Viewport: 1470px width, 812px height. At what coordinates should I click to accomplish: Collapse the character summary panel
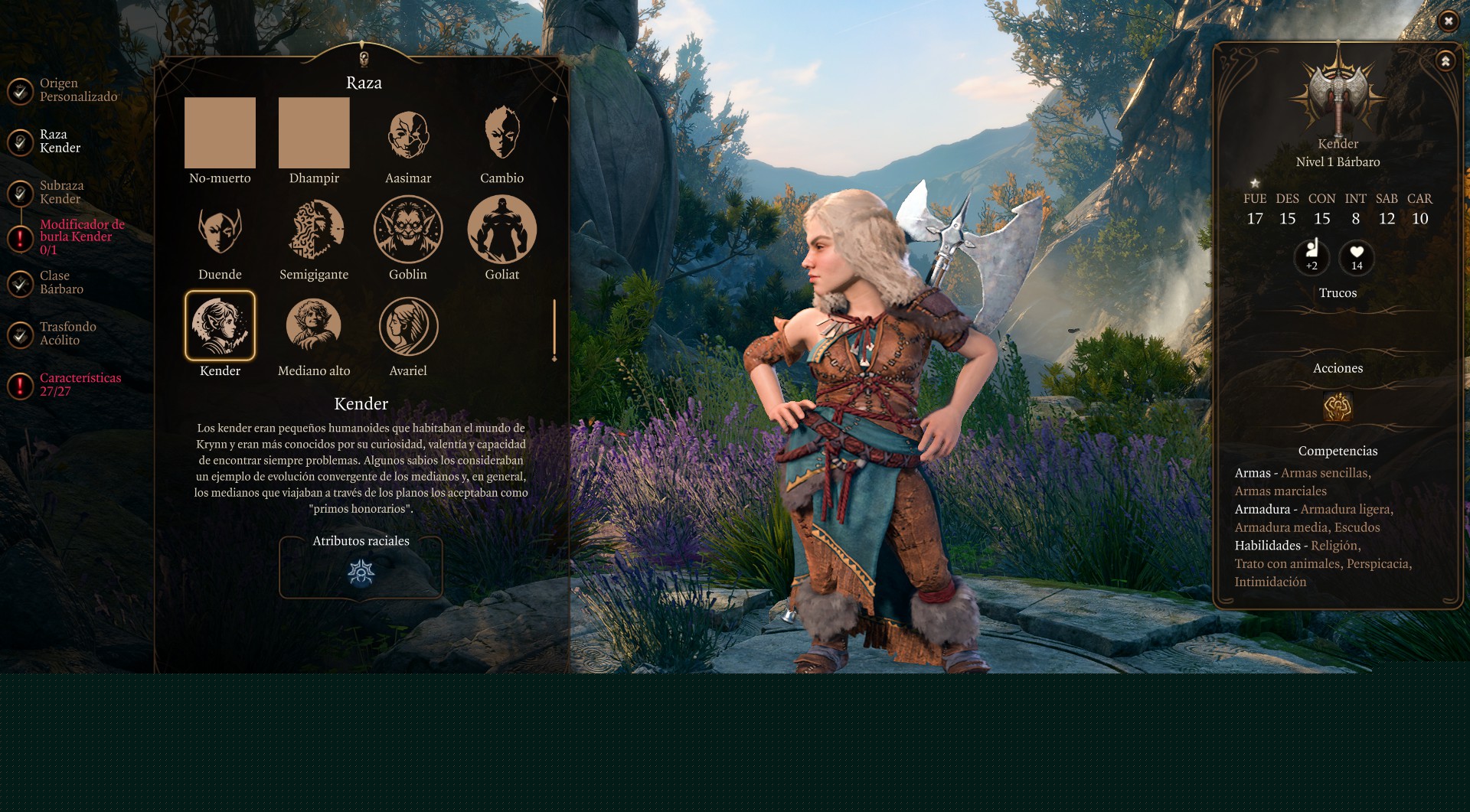[x=1445, y=61]
